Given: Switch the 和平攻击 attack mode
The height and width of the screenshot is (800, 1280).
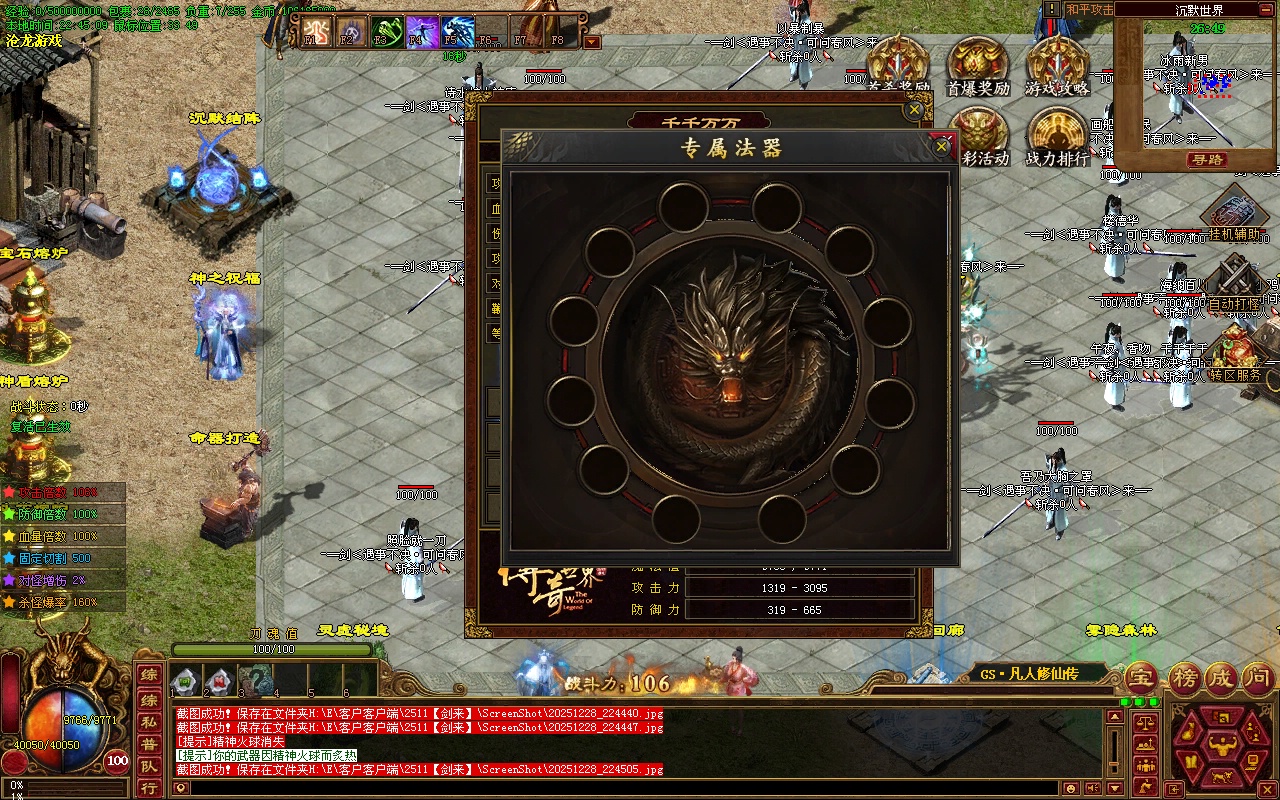Looking at the screenshot, I should coord(1088,9).
